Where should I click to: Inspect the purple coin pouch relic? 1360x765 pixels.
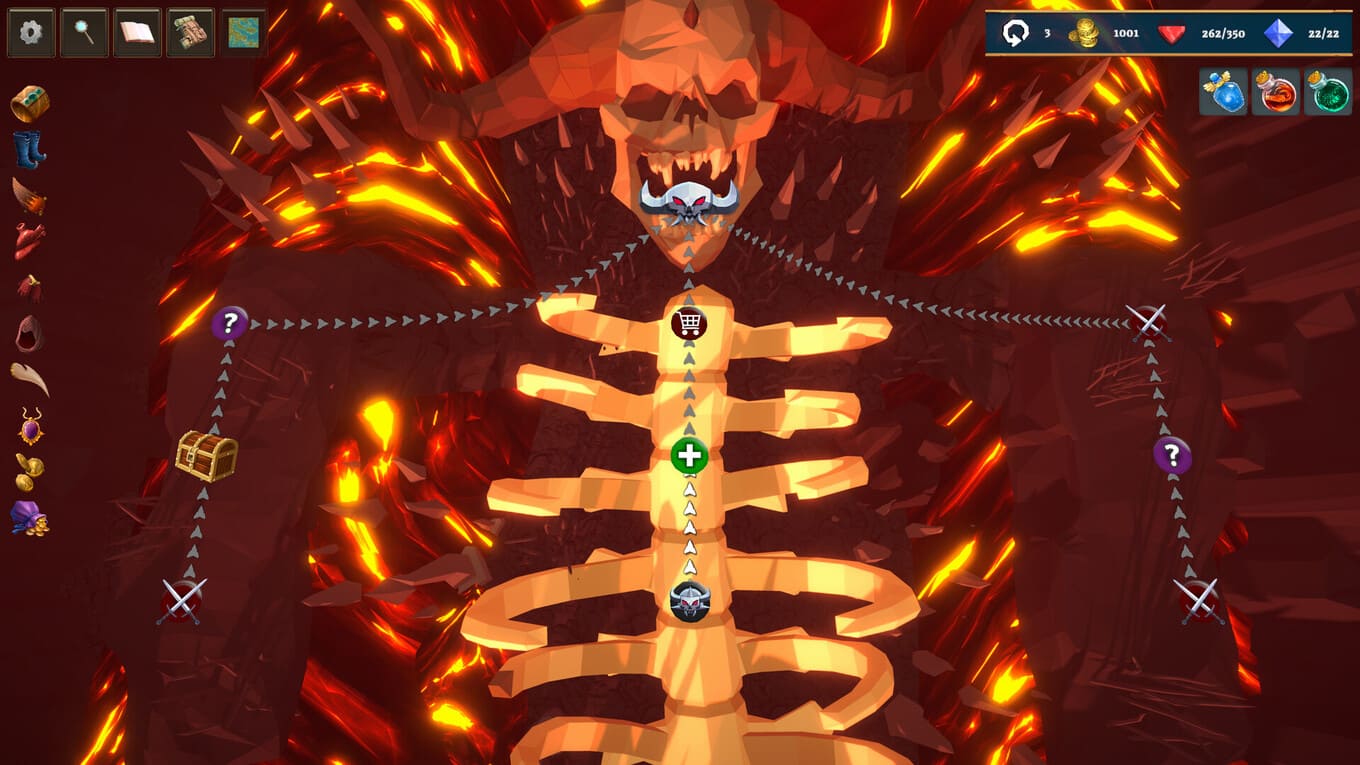coord(29,518)
